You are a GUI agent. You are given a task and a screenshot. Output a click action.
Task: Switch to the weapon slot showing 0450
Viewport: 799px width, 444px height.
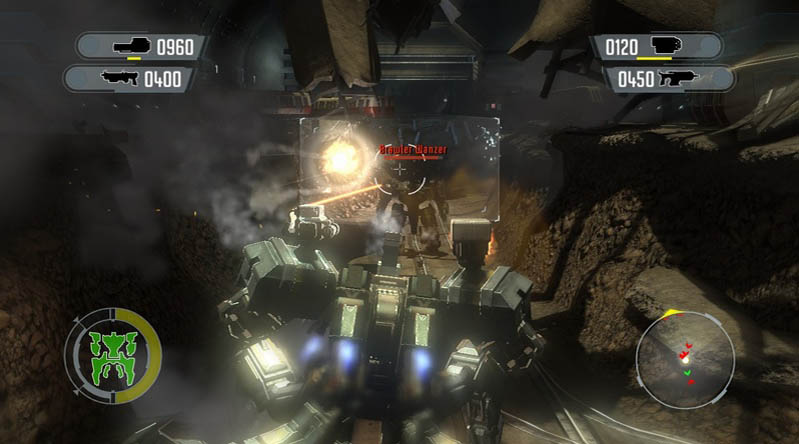[668, 78]
